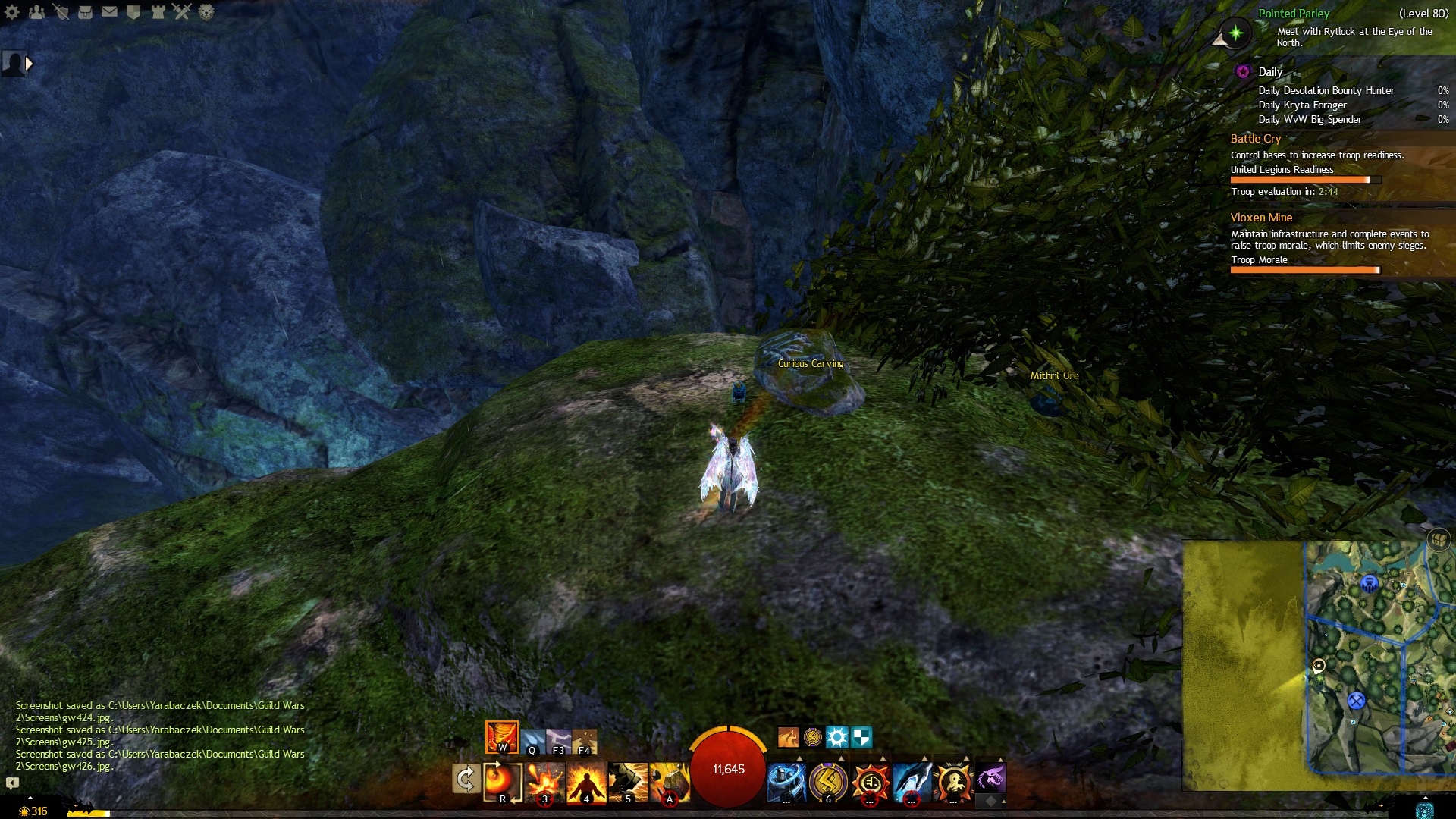Open the game menu gear icon
The height and width of the screenshot is (819, 1456).
[x=12, y=12]
